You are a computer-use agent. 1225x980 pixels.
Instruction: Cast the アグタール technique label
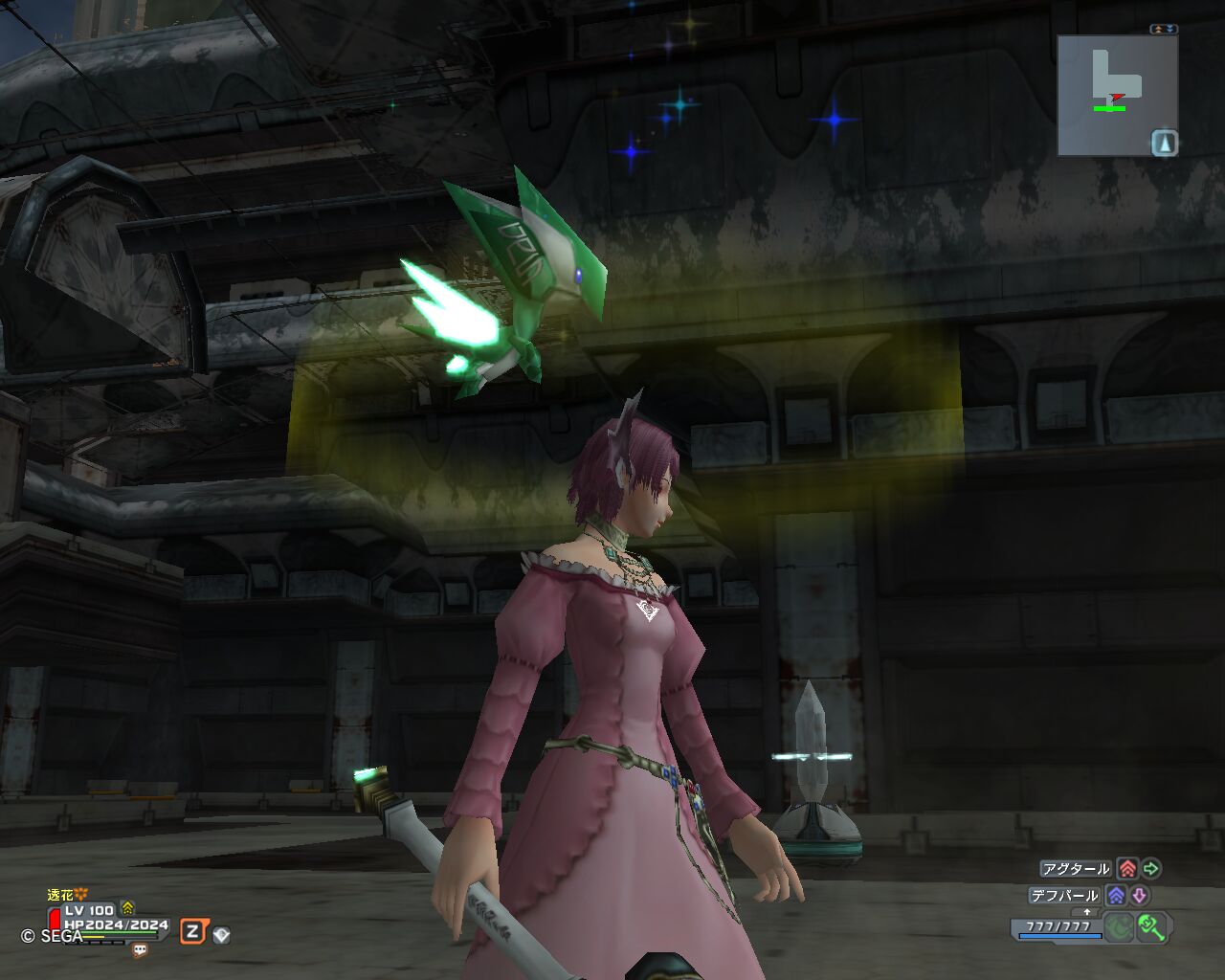[x=1076, y=869]
